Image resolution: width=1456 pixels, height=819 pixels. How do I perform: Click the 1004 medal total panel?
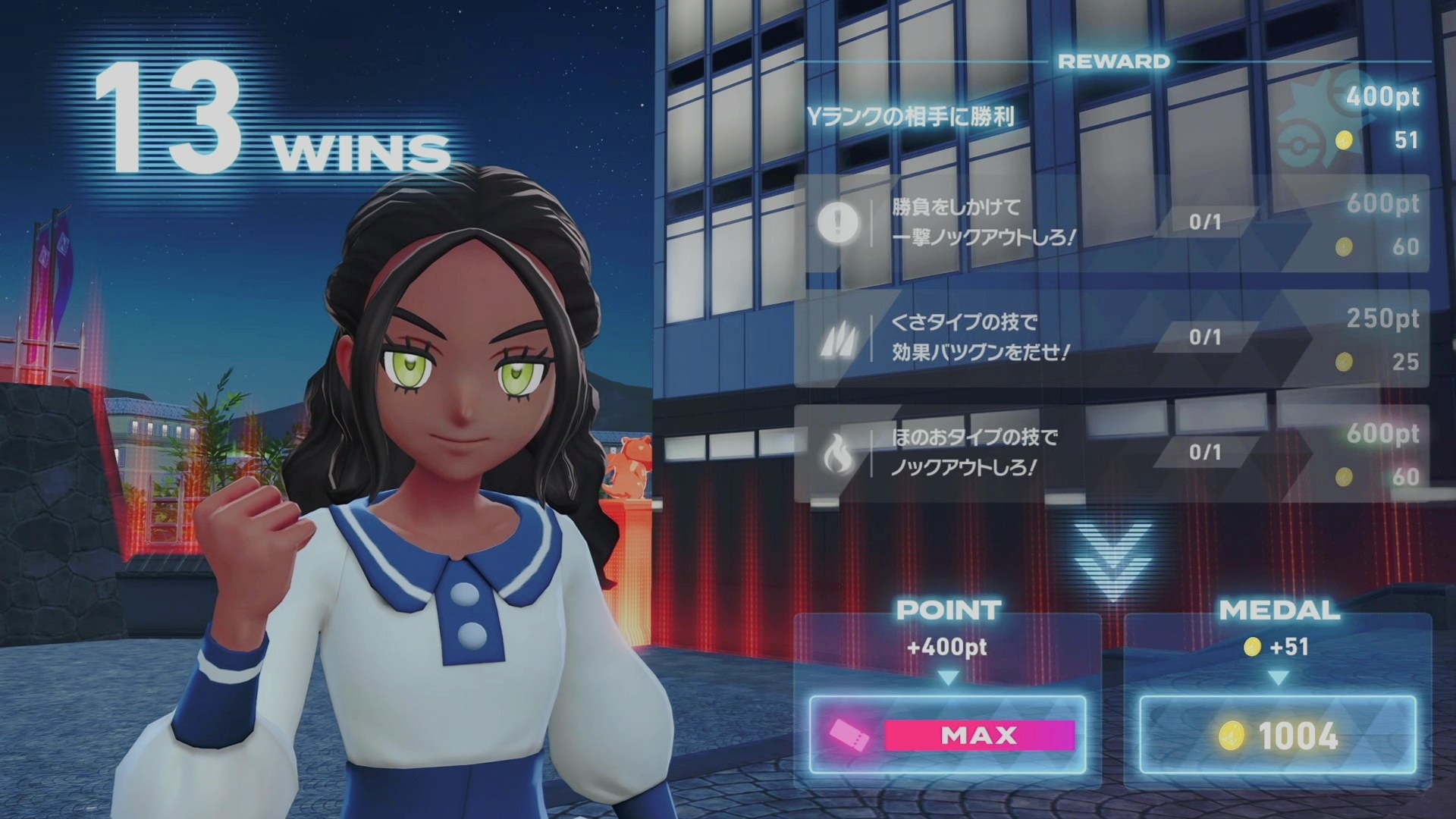click(x=1278, y=735)
